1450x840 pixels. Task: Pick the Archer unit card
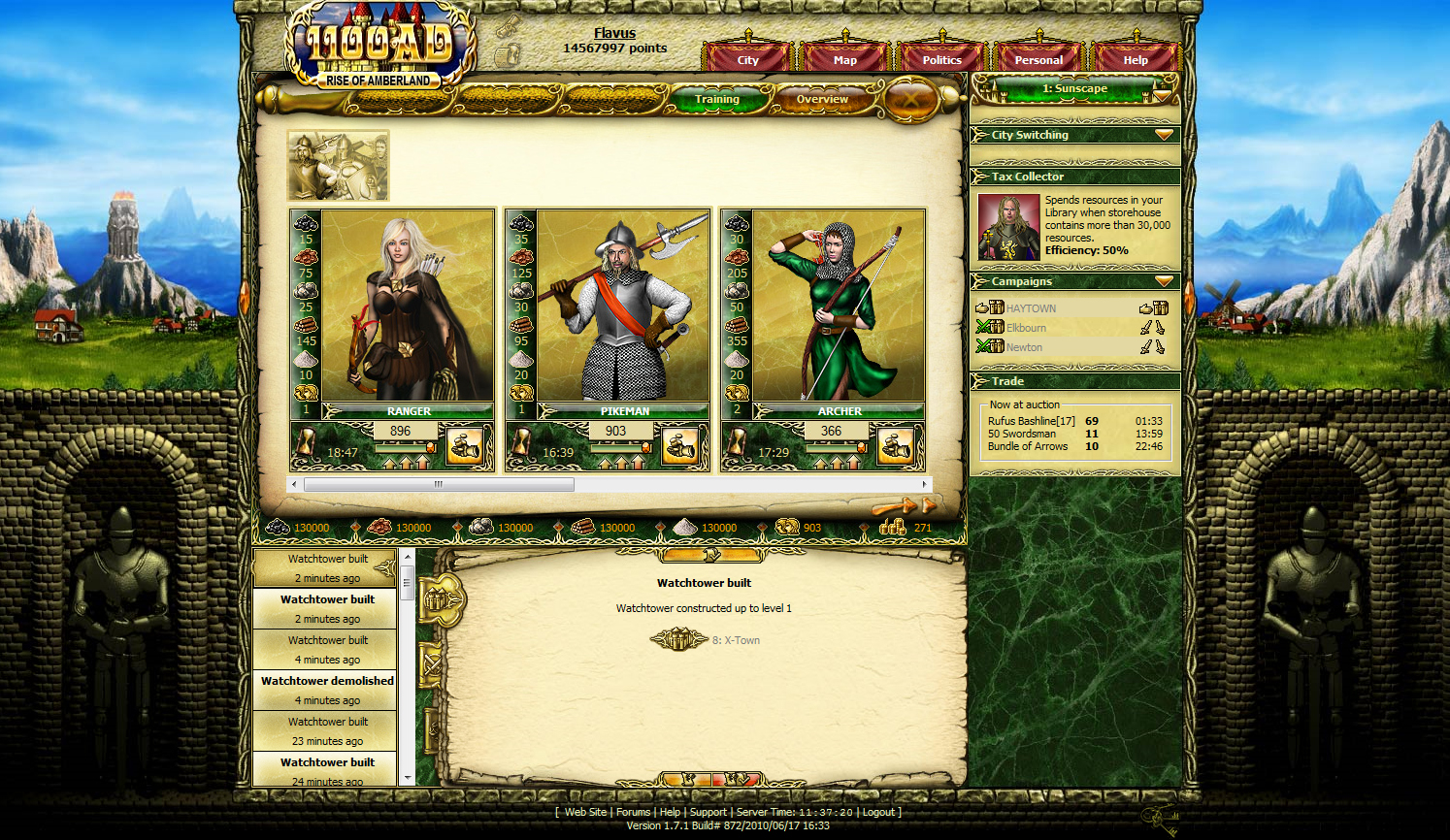tap(838, 306)
